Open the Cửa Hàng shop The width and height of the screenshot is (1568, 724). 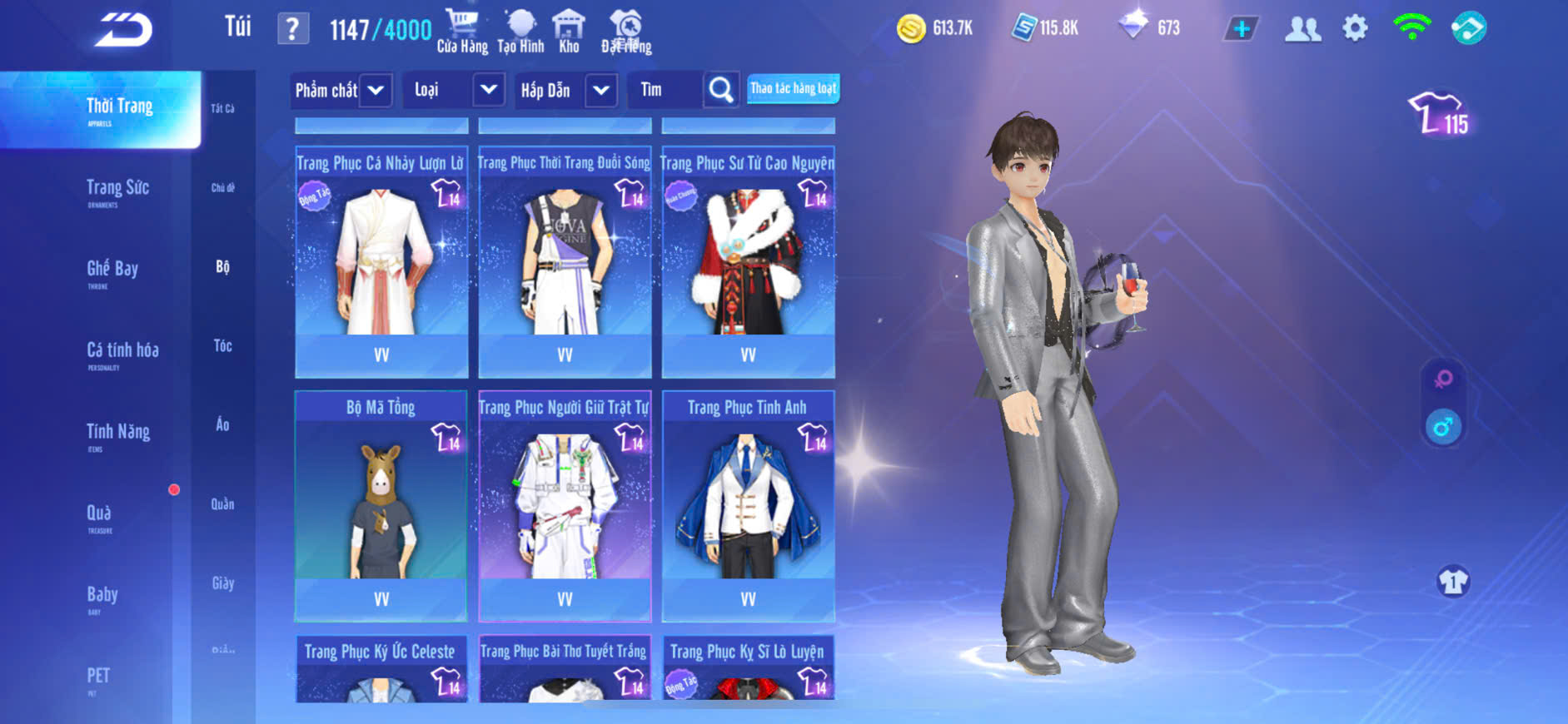(462, 32)
